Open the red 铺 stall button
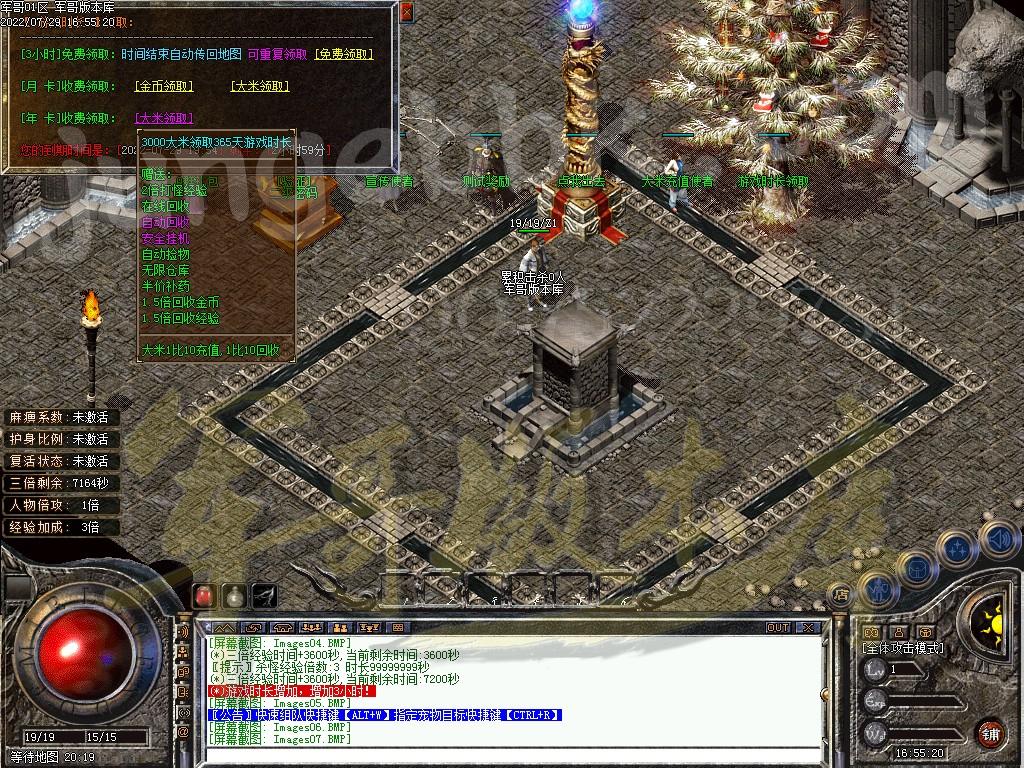Screen dimensions: 1024x768 [990, 732]
